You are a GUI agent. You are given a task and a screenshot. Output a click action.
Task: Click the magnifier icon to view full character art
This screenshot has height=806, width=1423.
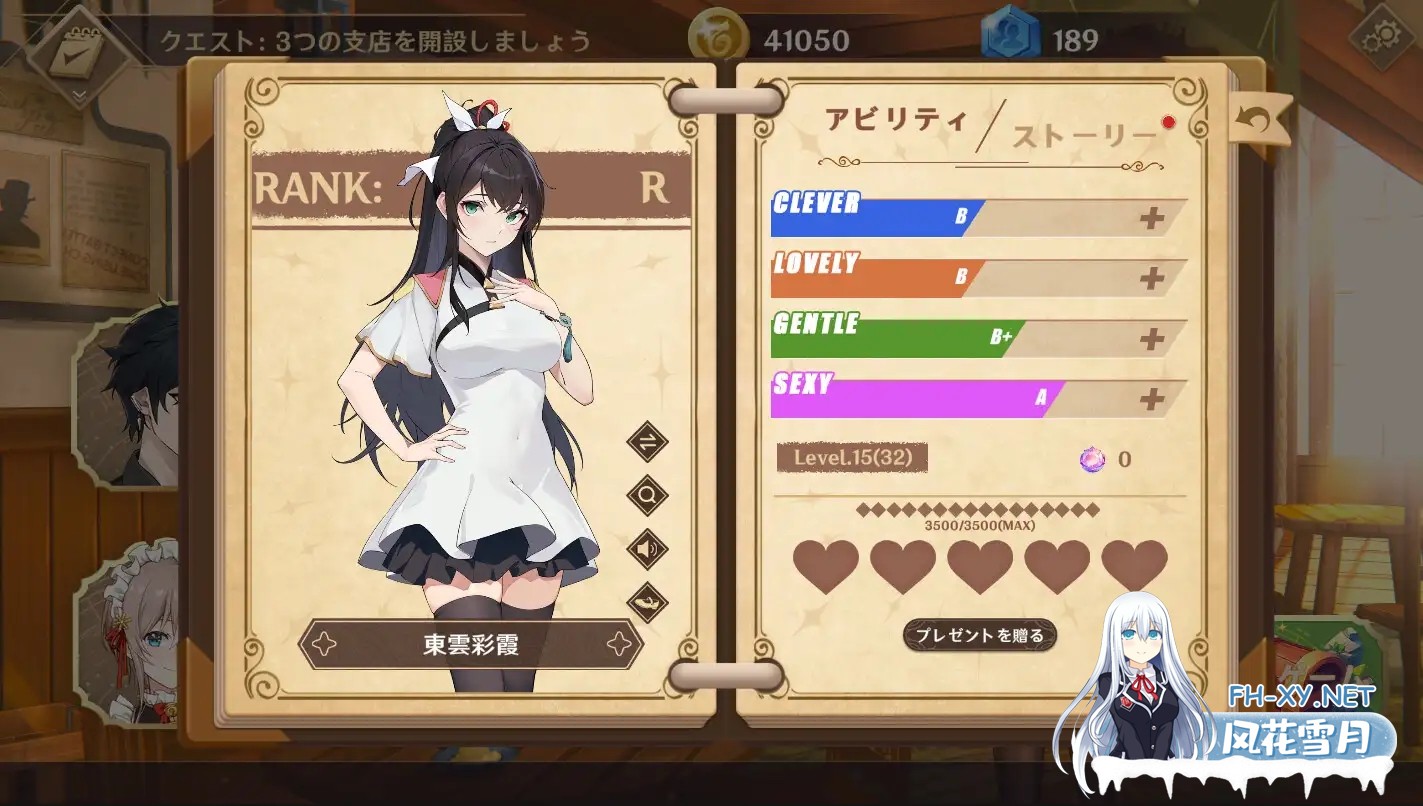[650, 495]
